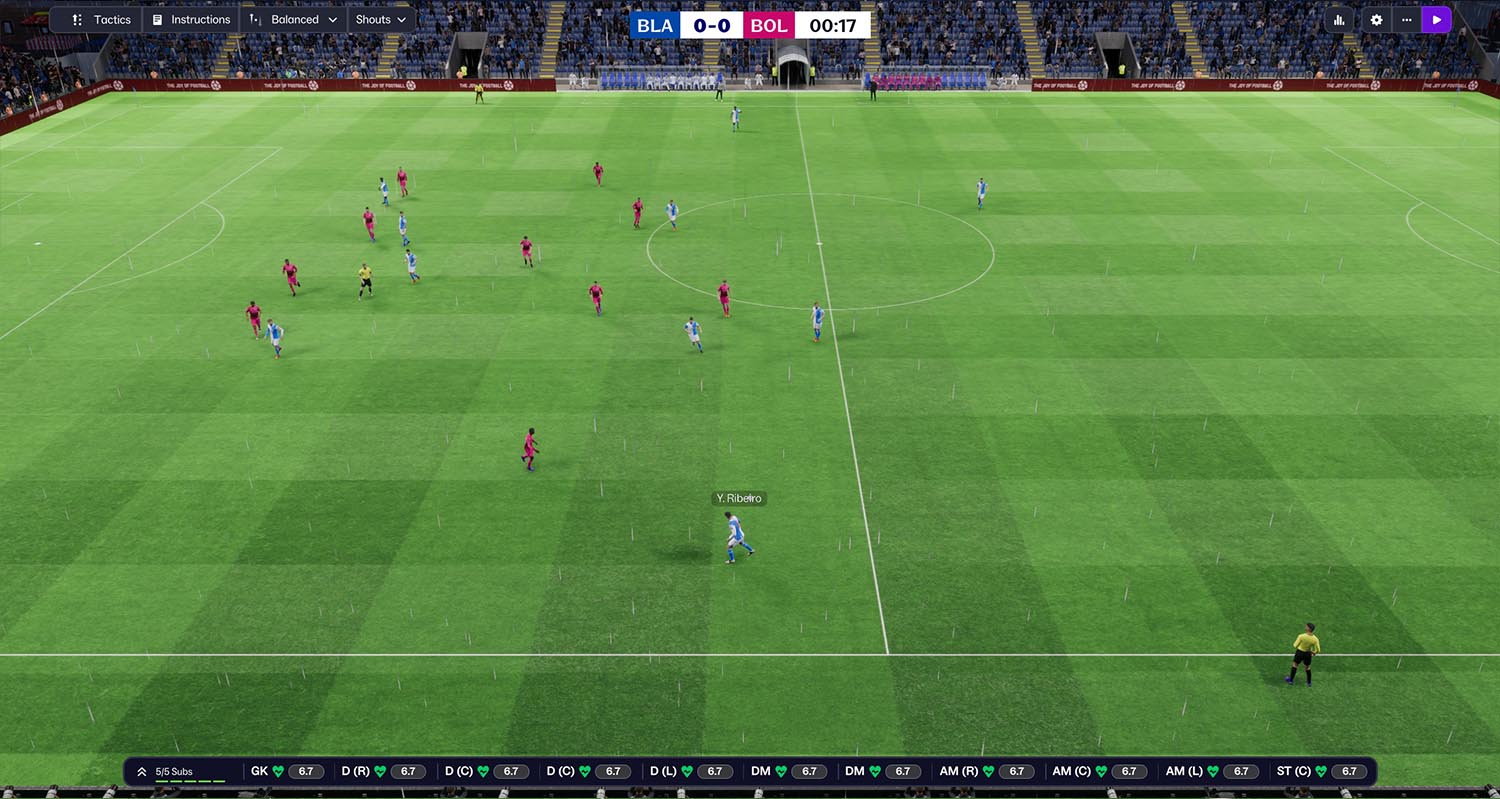This screenshot has width=1500, height=799.
Task: Open the Instructions panel
Action: pos(191,20)
